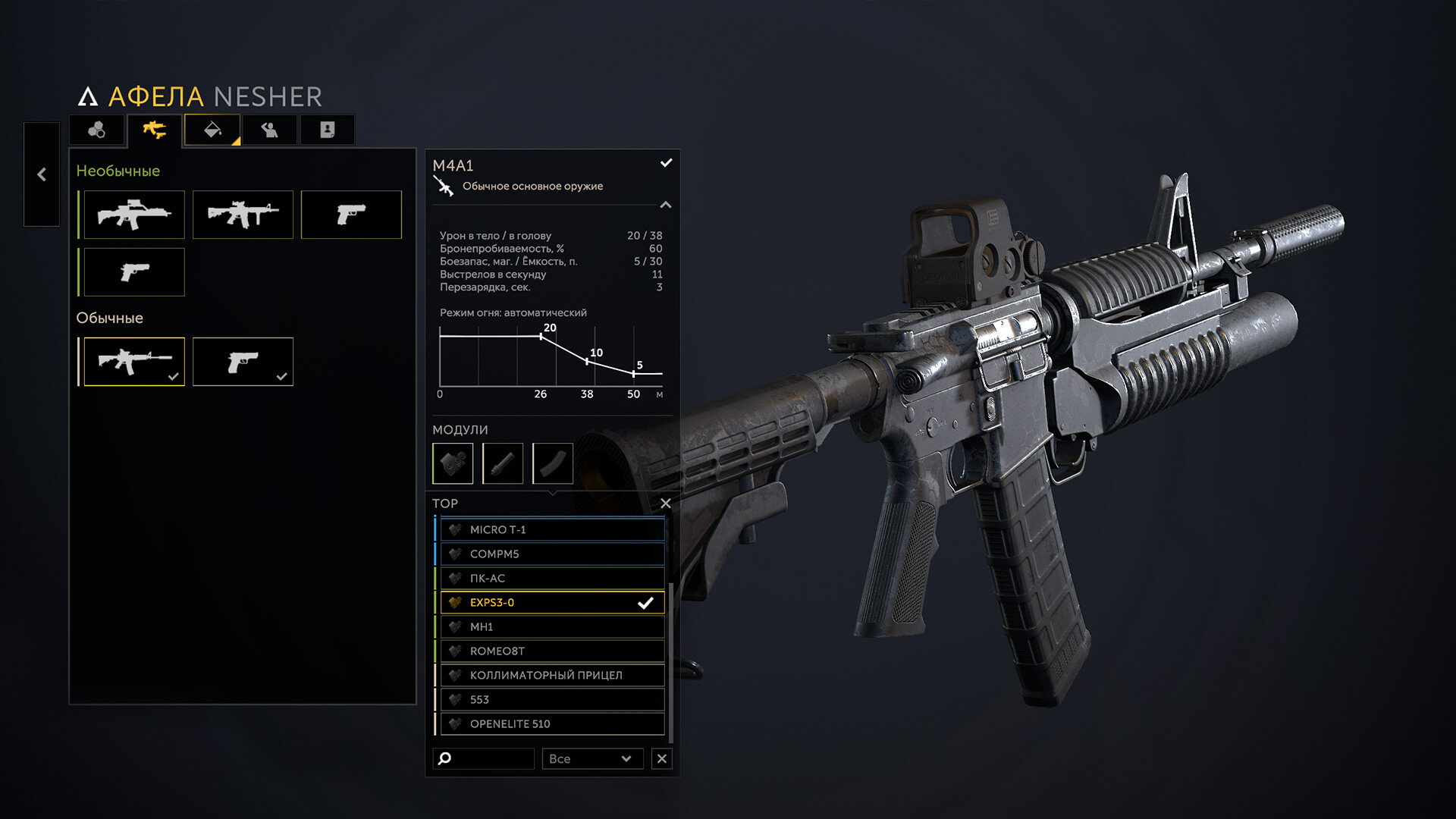
Task: Pick the EXPS3-0 sight entry
Action: coord(552,603)
